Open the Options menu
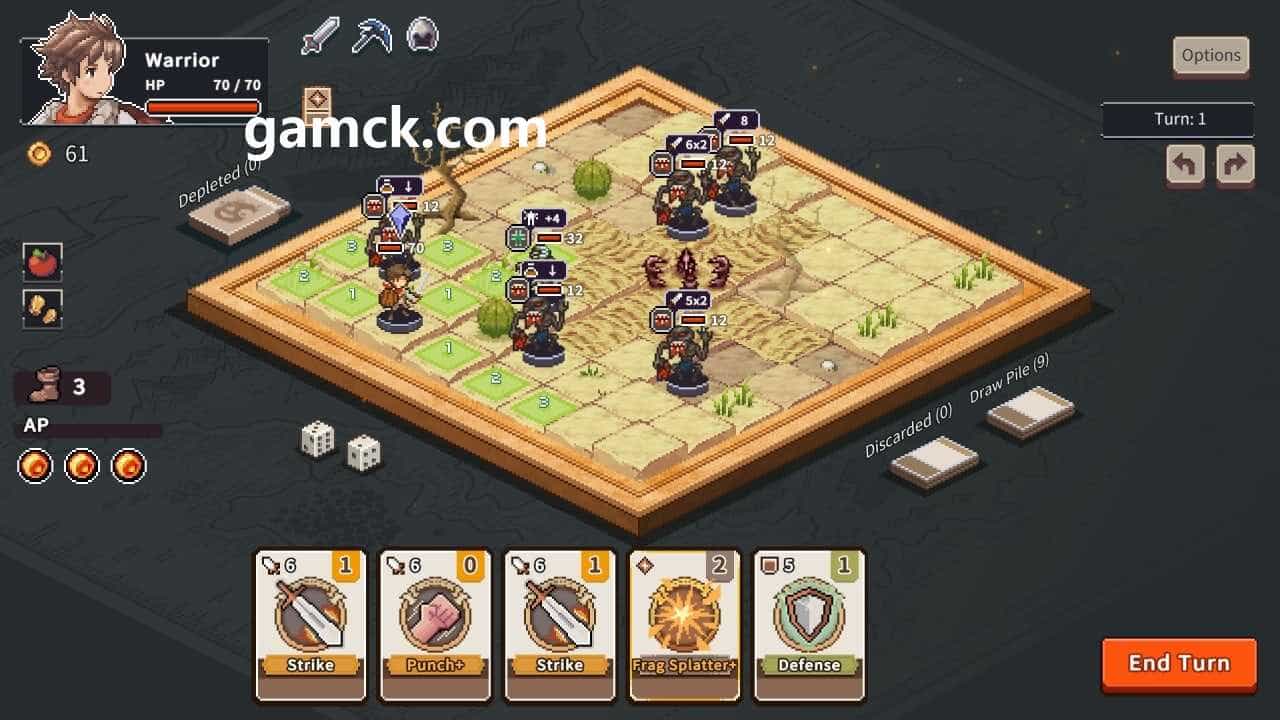The width and height of the screenshot is (1280, 720). coord(1211,56)
